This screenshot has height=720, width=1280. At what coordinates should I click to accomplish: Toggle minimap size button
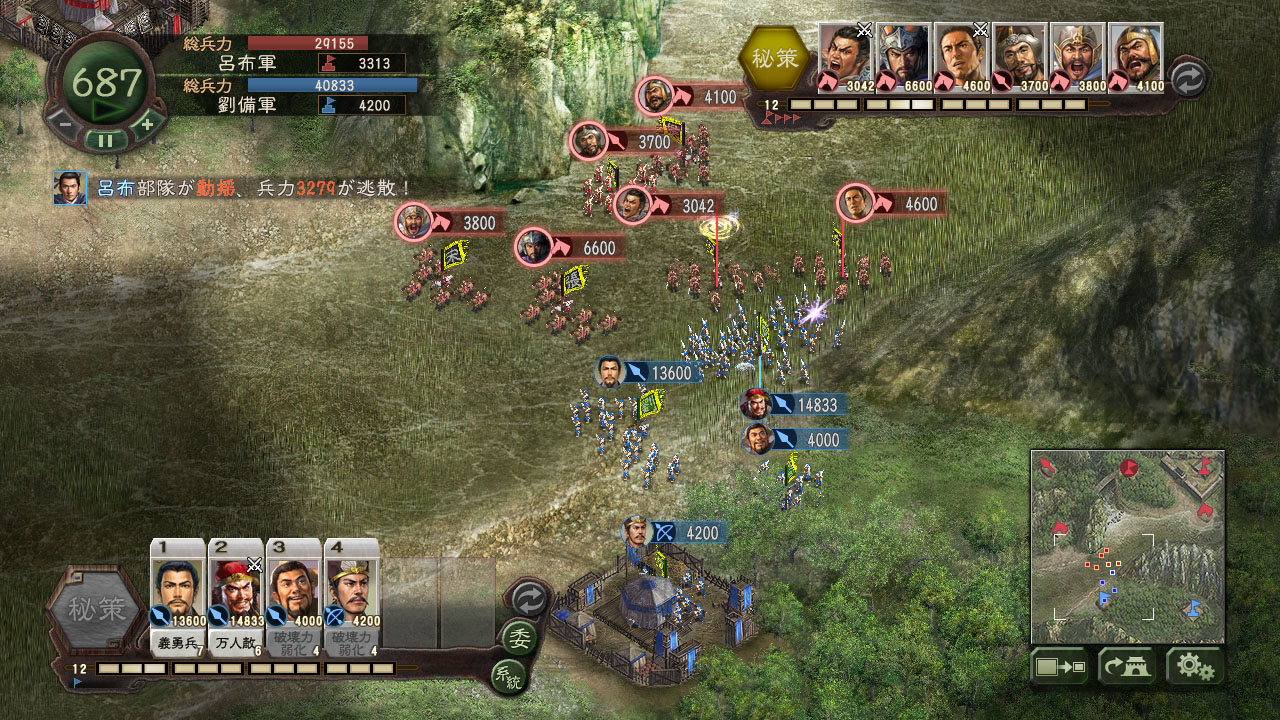coord(1060,667)
